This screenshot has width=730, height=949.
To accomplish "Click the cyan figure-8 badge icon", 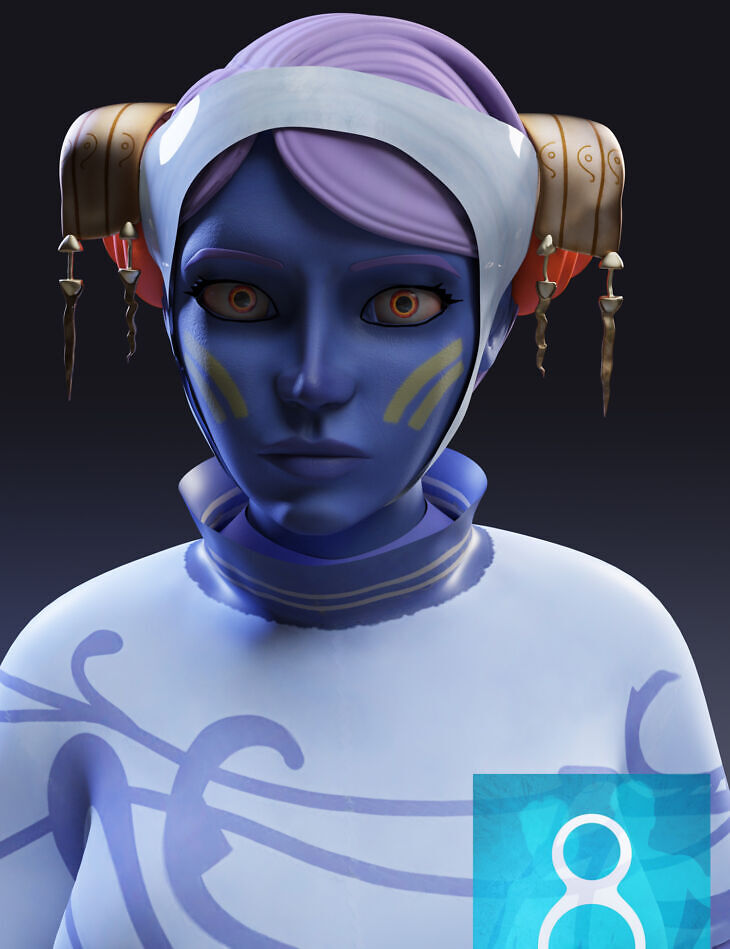I will click(592, 861).
